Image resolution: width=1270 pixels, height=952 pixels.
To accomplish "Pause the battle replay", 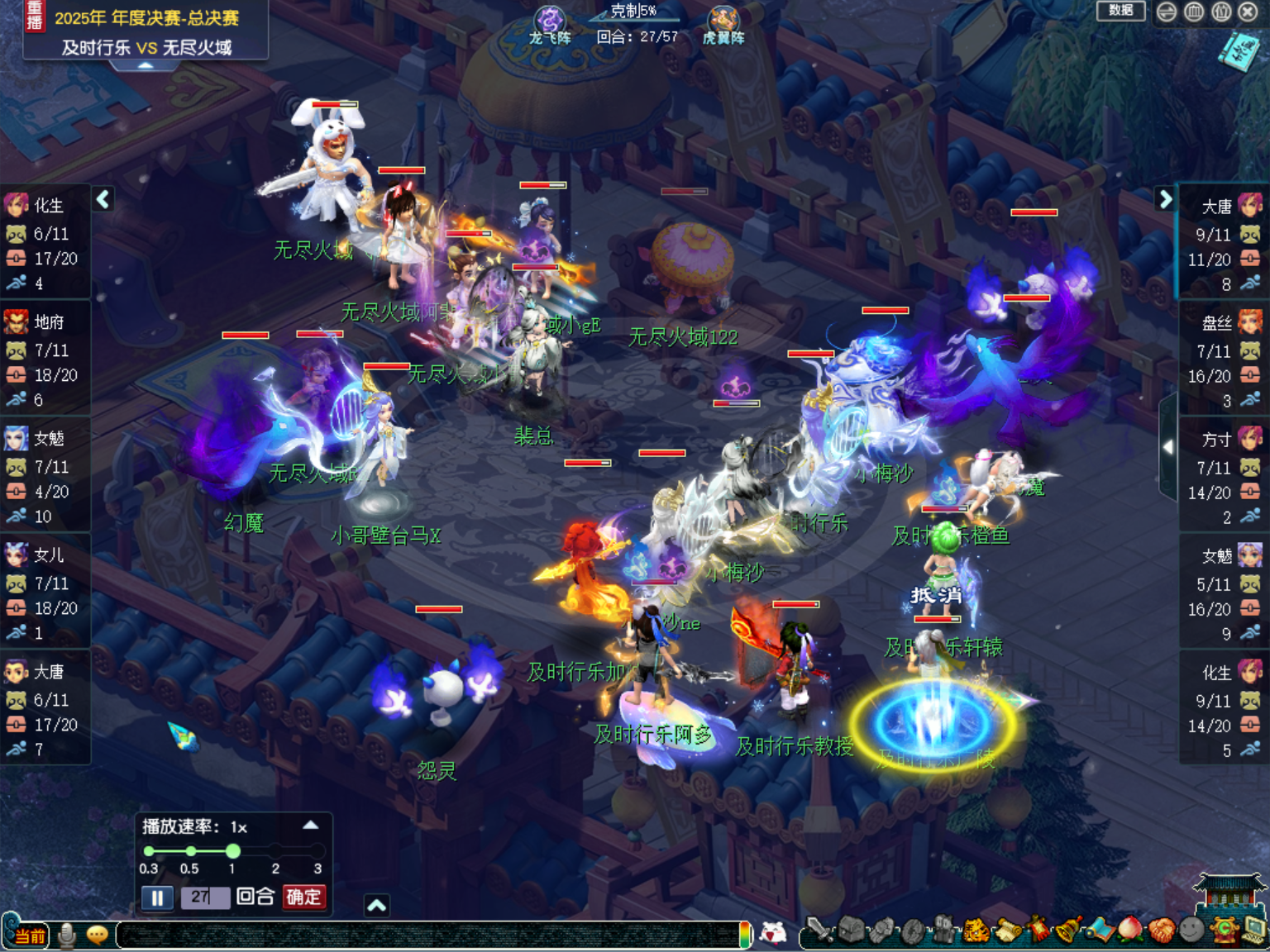I will point(157,897).
